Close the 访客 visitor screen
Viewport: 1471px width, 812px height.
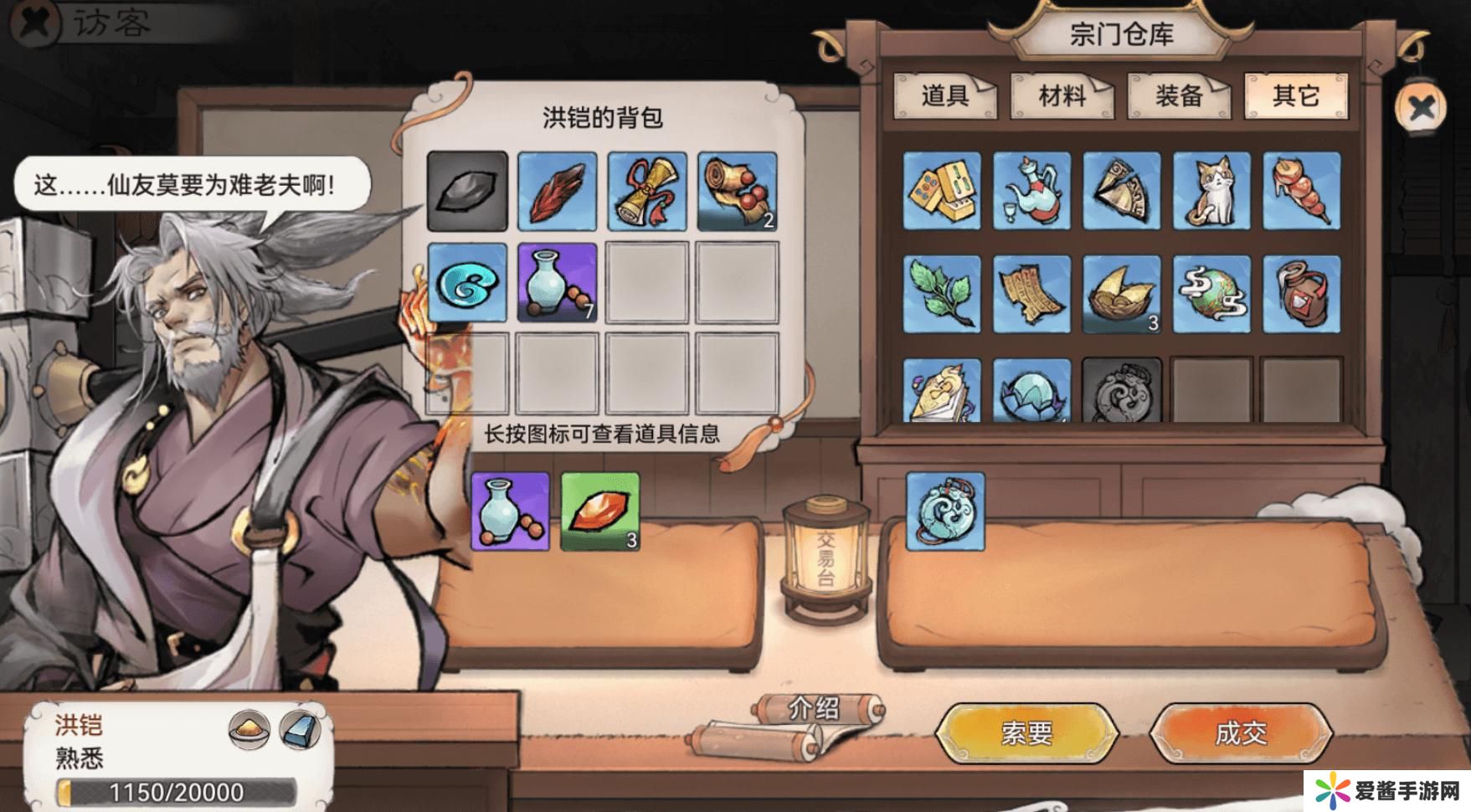coord(35,23)
